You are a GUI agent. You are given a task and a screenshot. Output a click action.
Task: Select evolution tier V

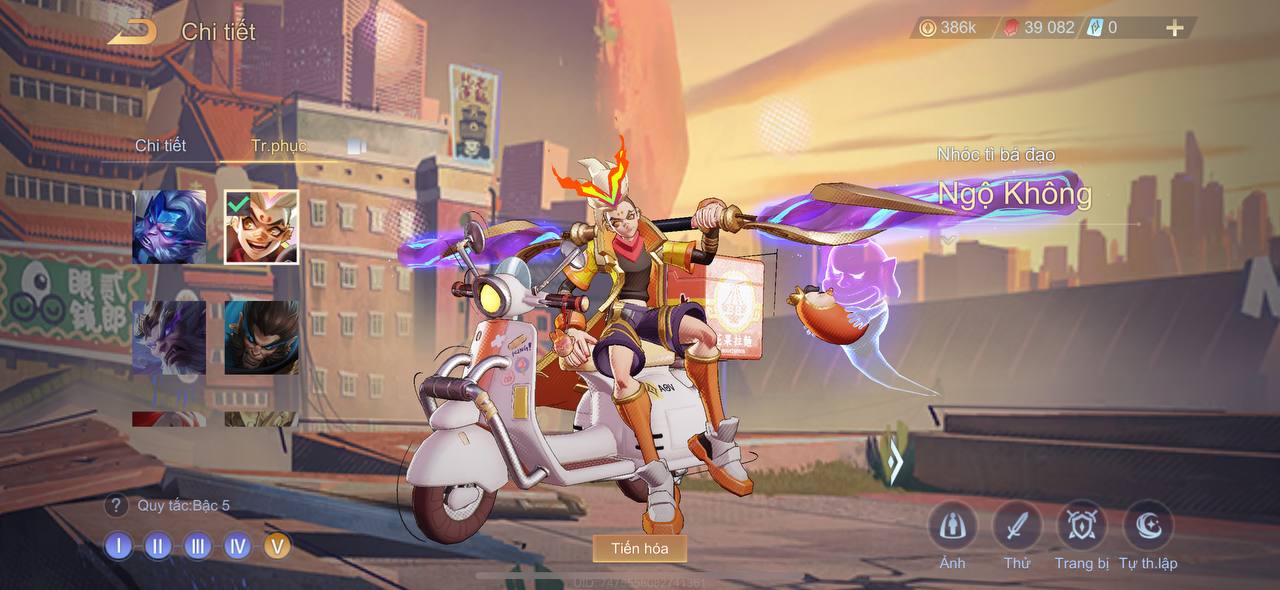[x=277, y=546]
